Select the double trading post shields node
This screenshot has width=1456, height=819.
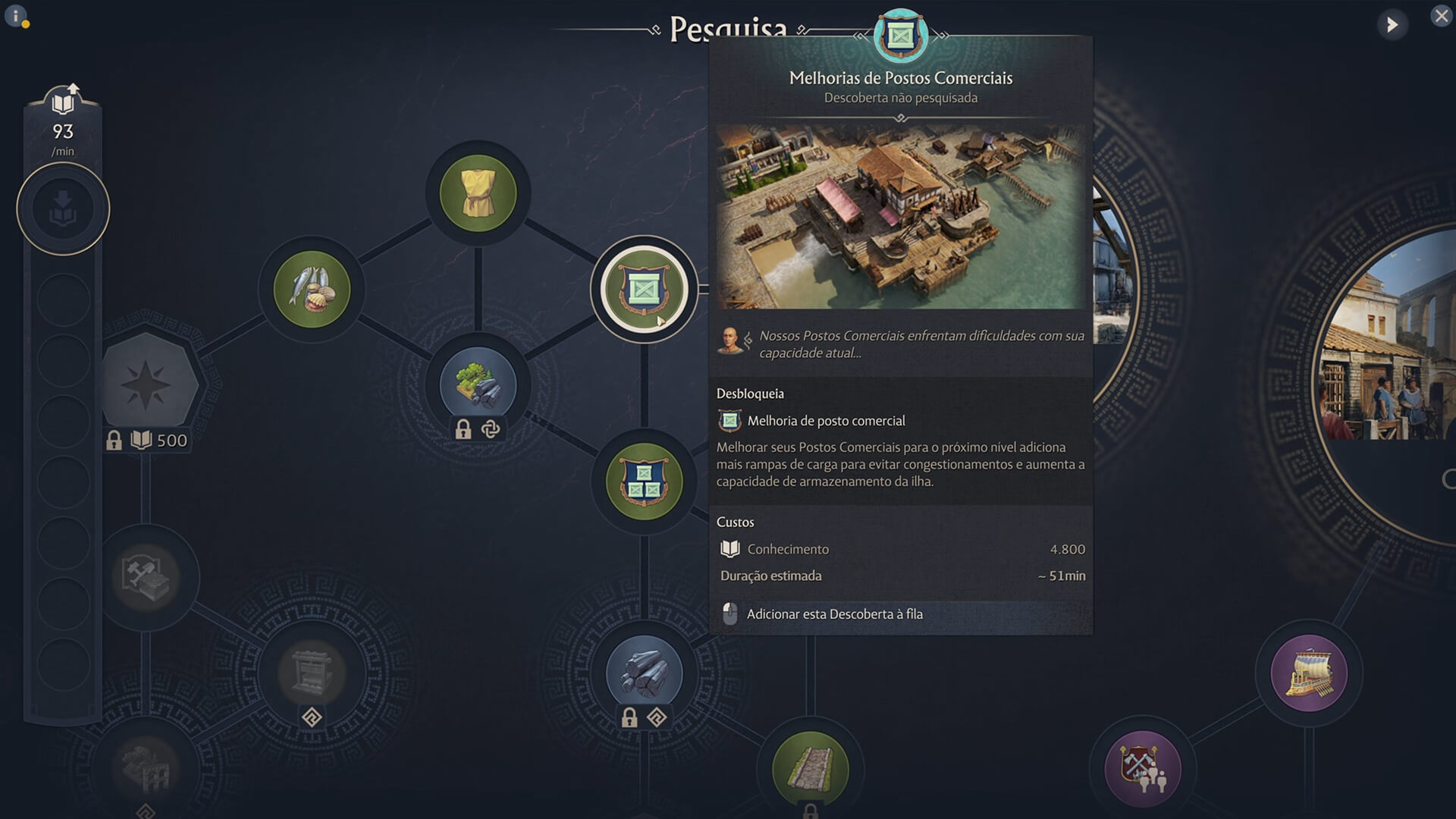pos(644,480)
